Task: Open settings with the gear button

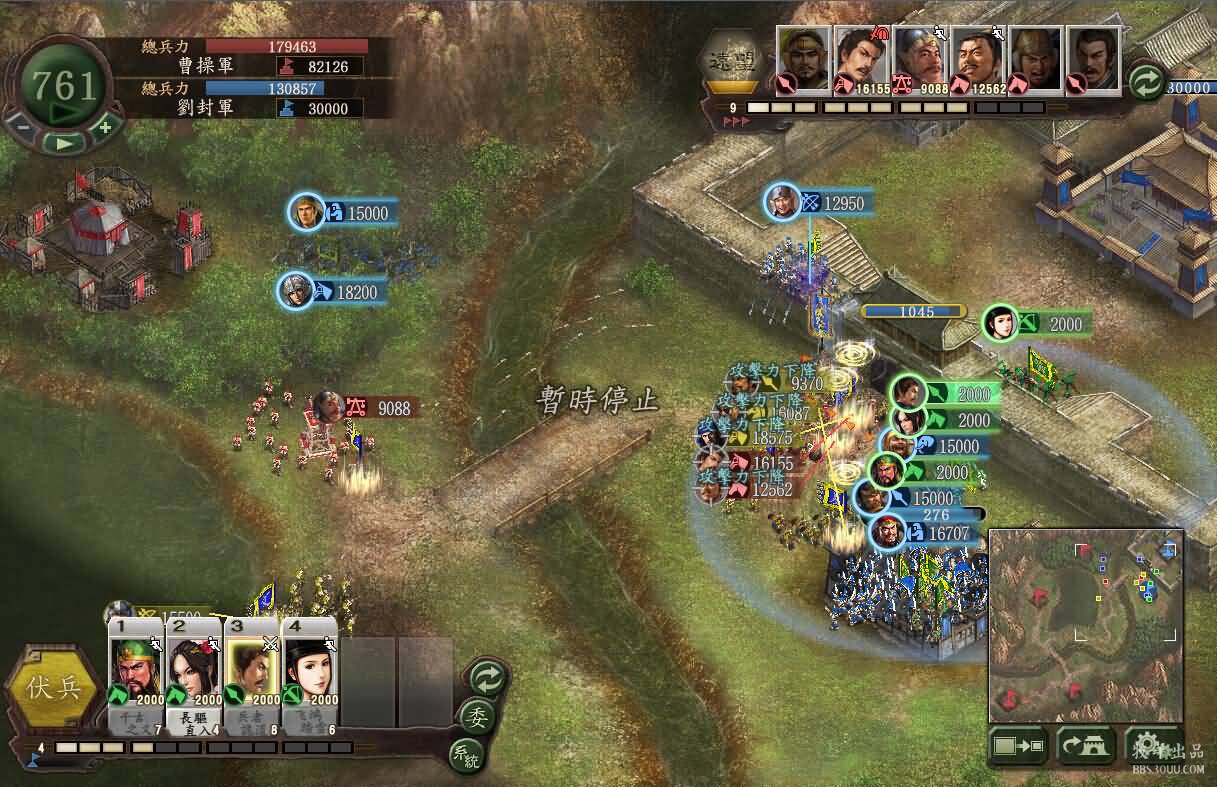Action: click(x=1152, y=745)
